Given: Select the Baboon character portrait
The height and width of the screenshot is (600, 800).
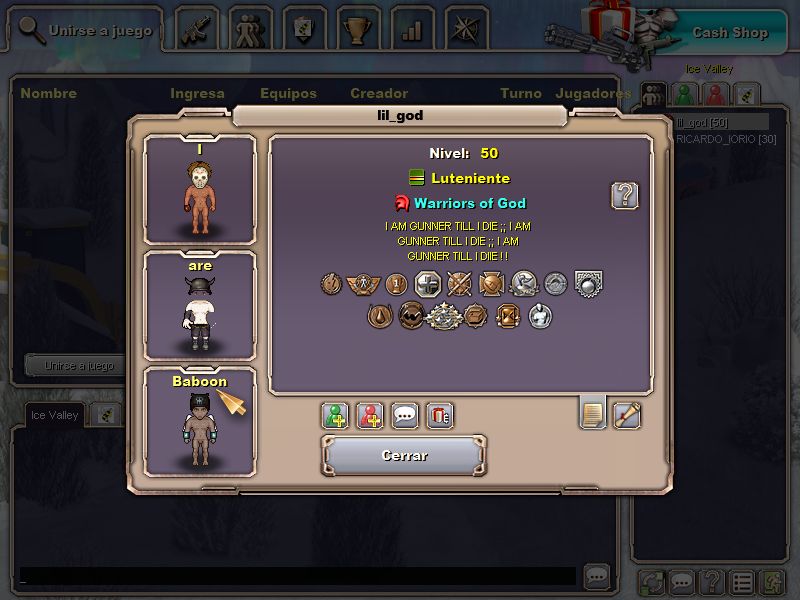Looking at the screenshot, I should click(x=200, y=422).
